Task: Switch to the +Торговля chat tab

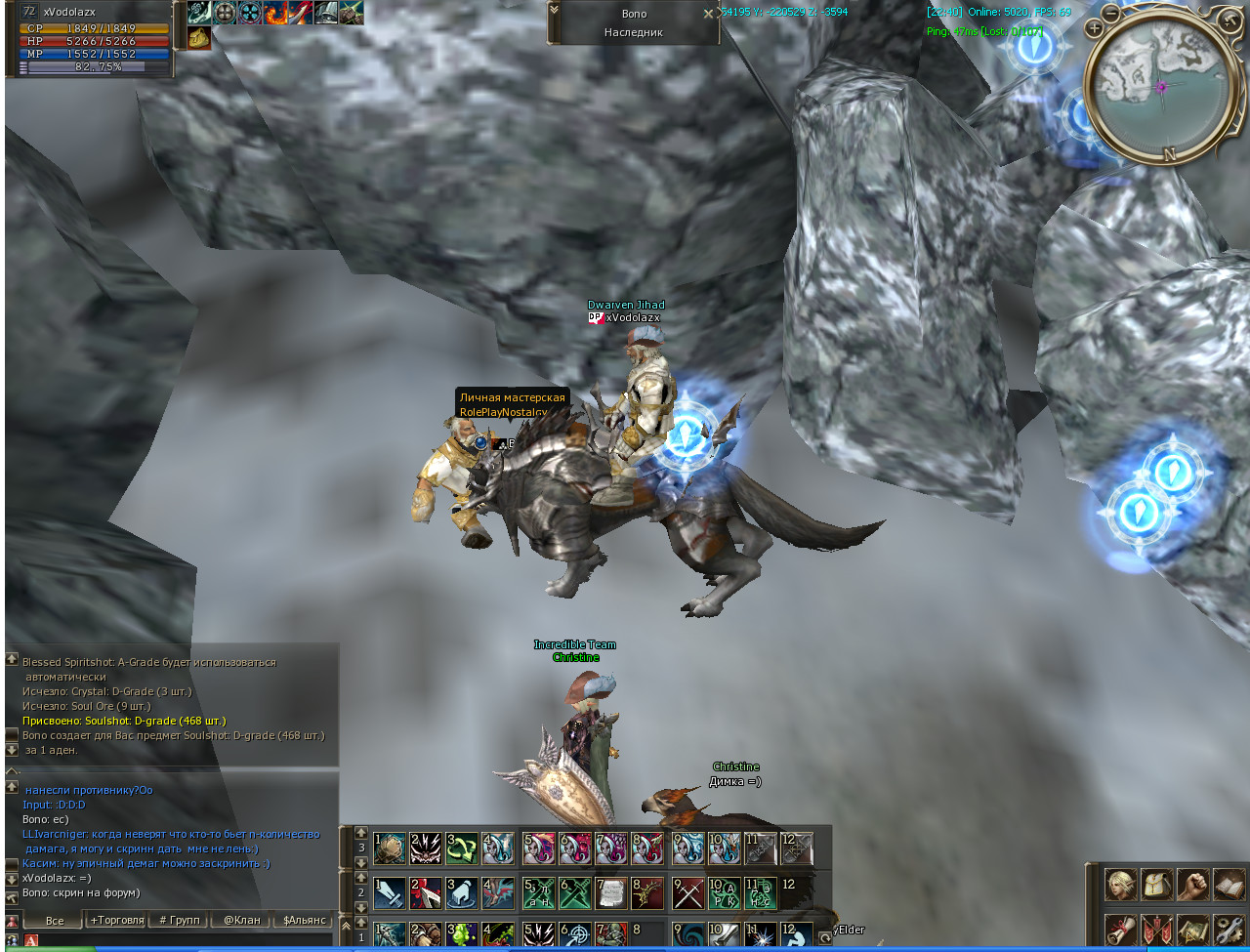Action: coord(116,920)
